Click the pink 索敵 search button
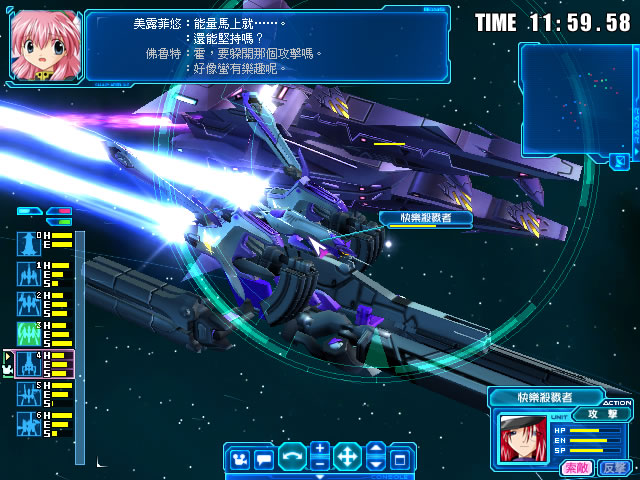This screenshot has height=480, width=640. 576,467
